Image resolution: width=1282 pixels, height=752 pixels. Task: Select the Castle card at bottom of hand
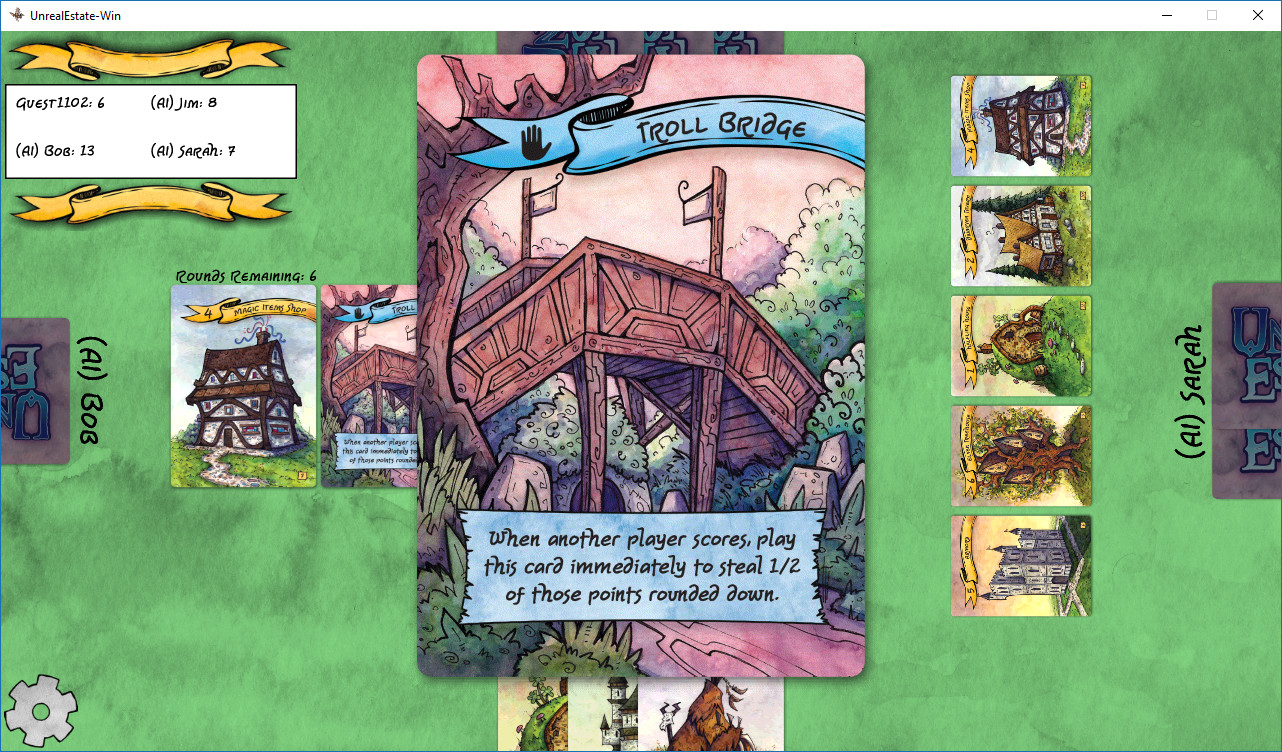tap(1020, 565)
